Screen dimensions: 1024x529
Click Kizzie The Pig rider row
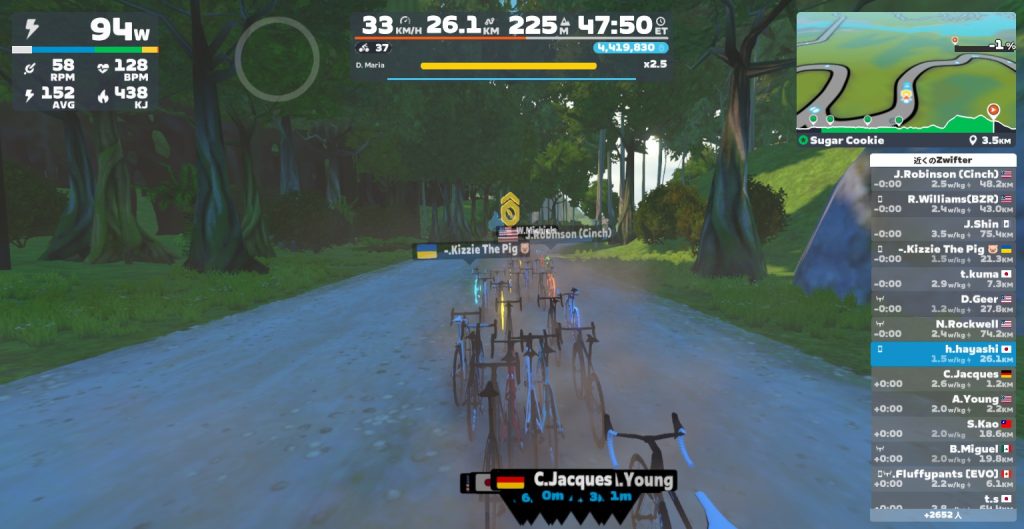click(943, 254)
